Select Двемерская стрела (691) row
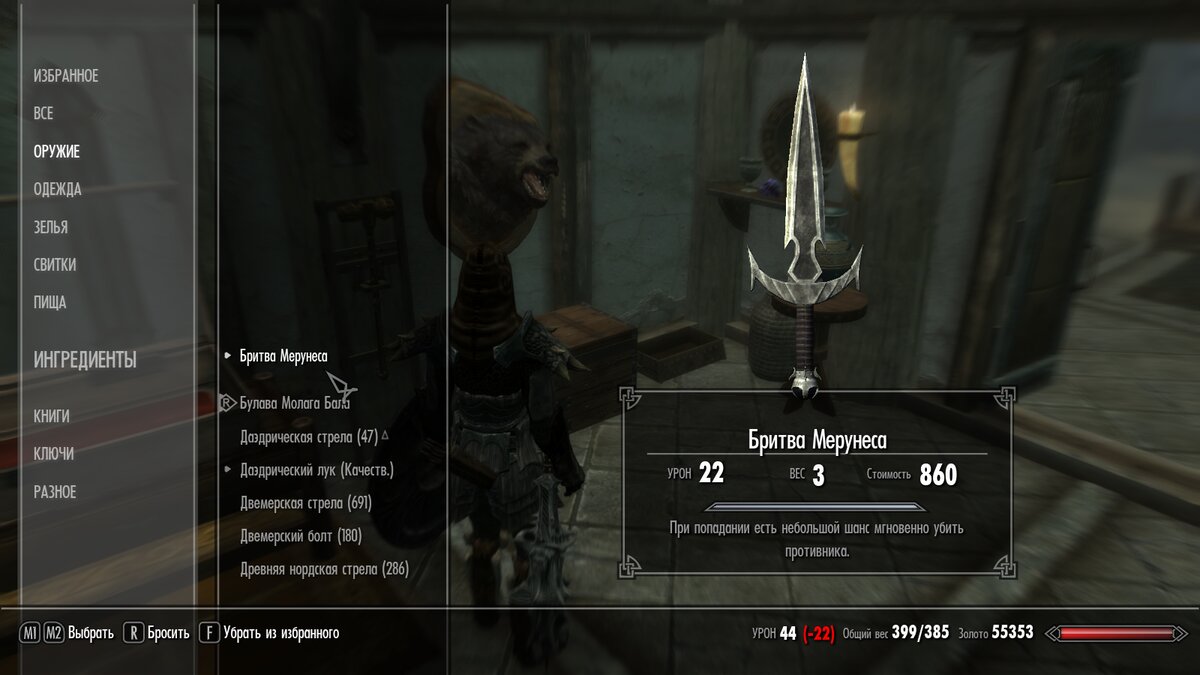The width and height of the screenshot is (1200, 675). [306, 503]
